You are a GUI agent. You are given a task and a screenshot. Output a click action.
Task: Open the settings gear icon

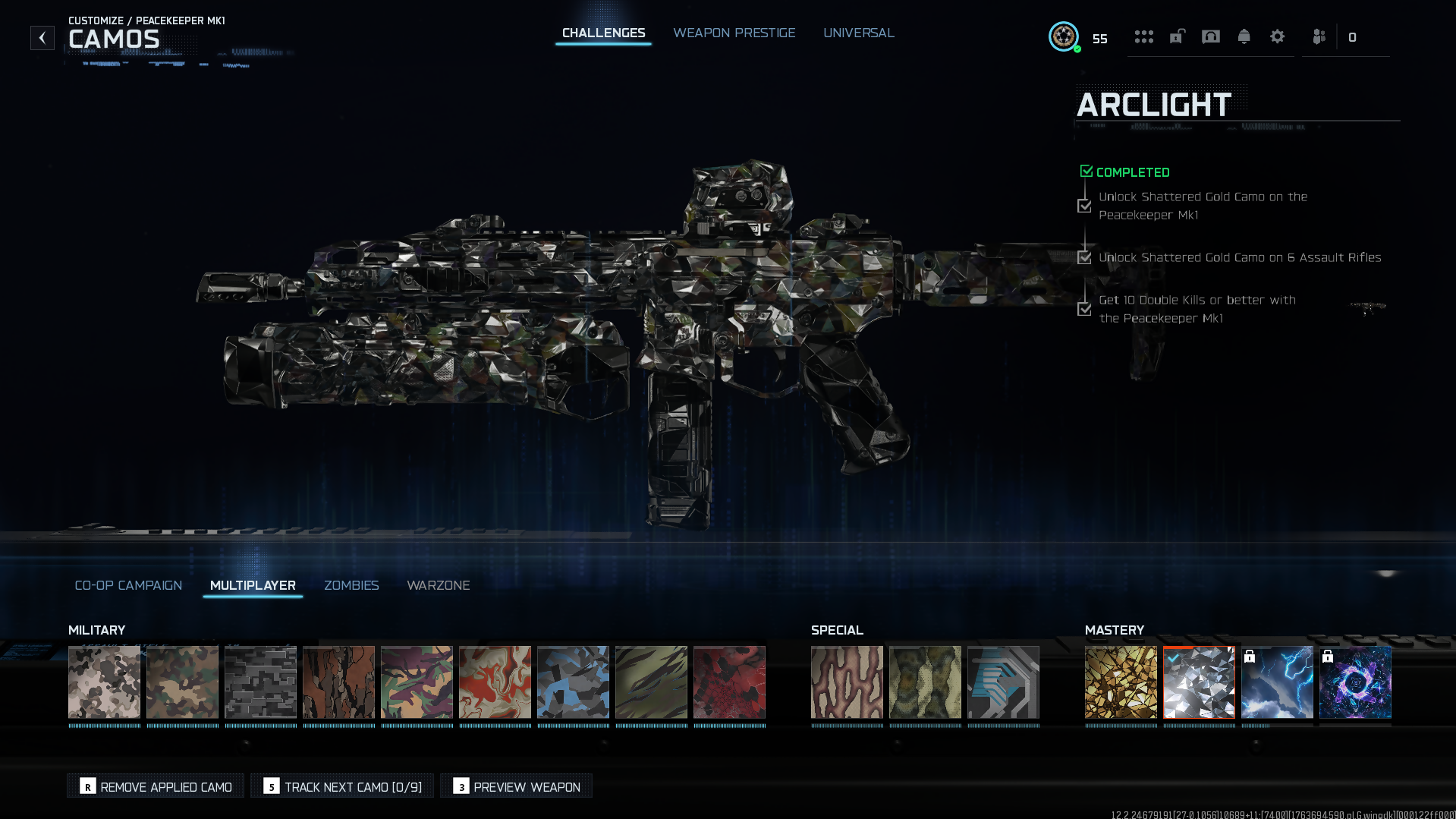(x=1277, y=37)
